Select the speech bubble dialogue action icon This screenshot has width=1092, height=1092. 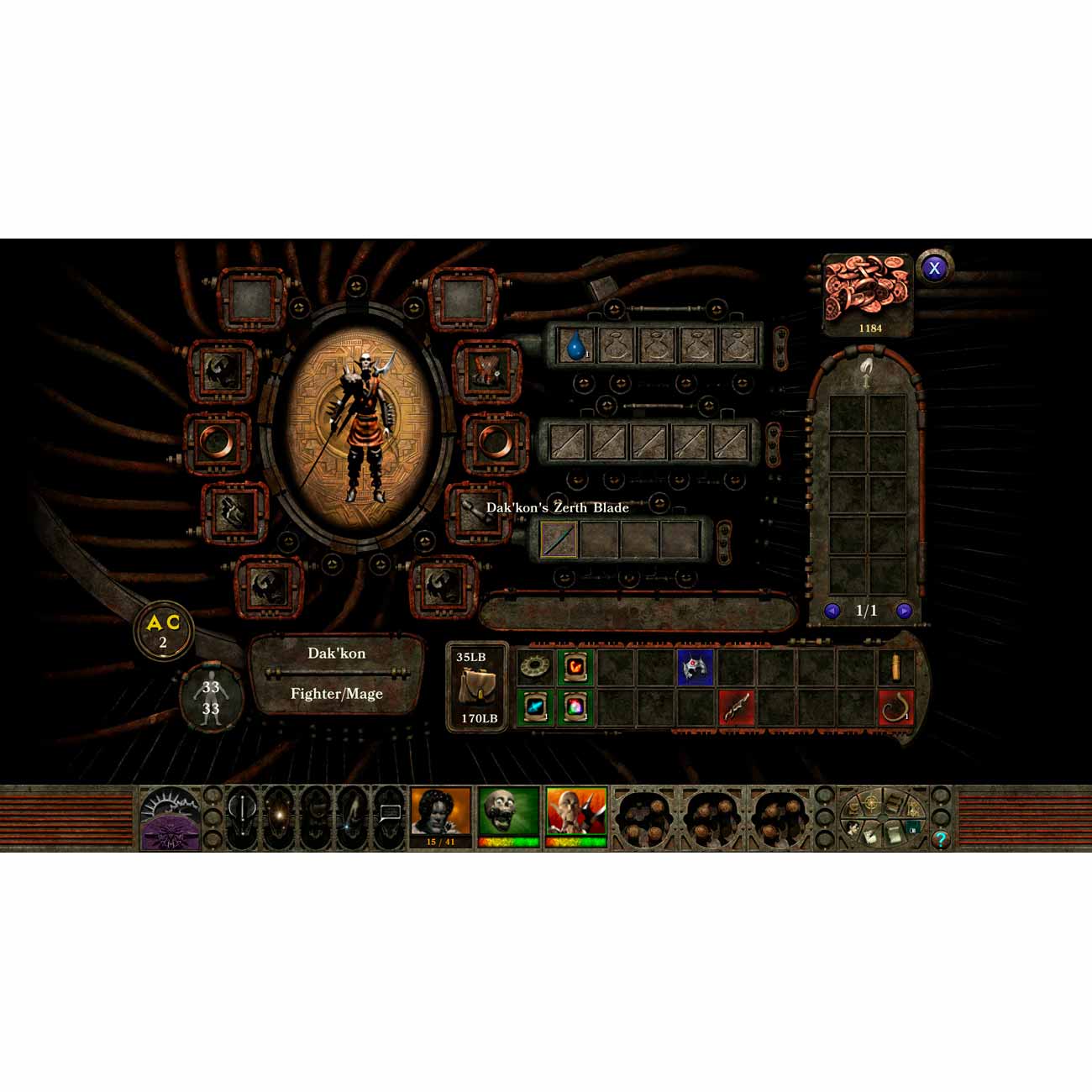click(391, 813)
